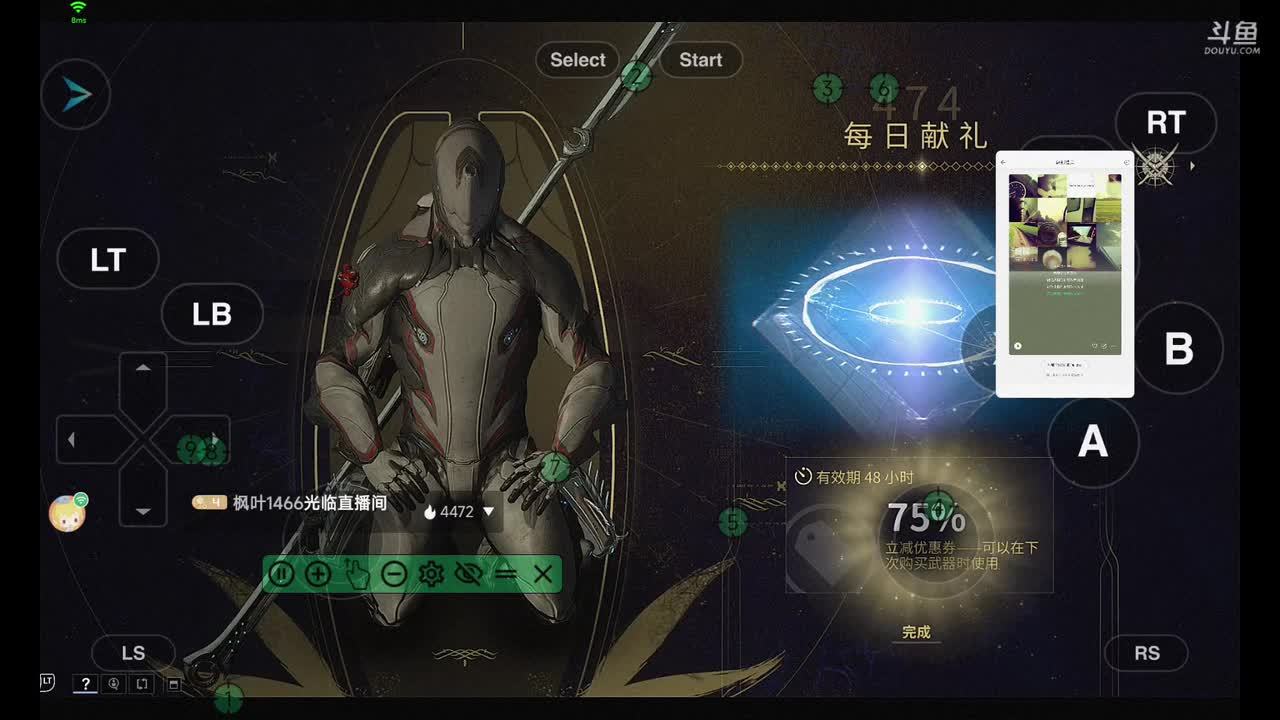Close the green overlay toolbar
Viewport: 1280px width, 720px height.
click(543, 574)
